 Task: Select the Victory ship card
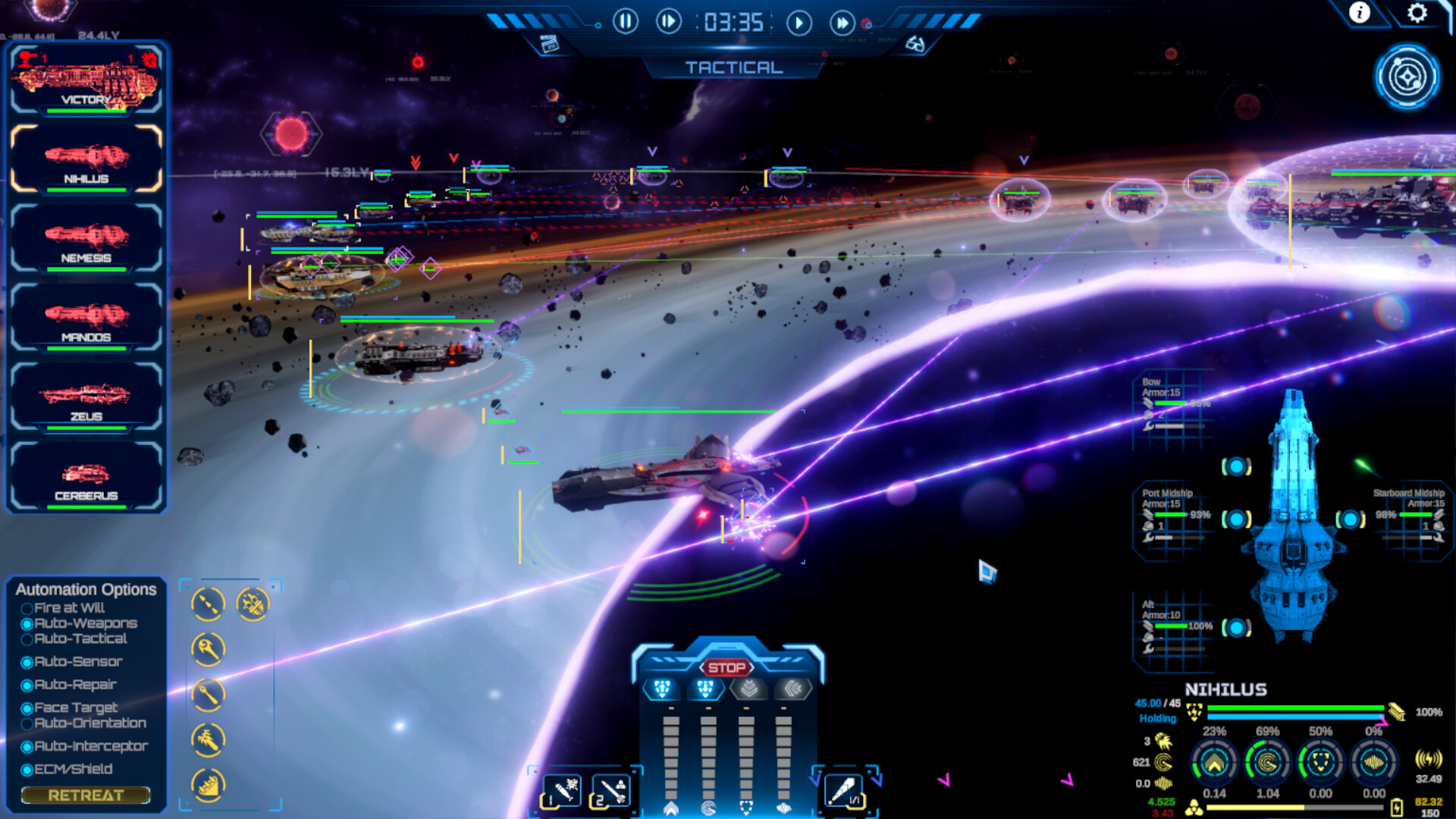click(86, 81)
